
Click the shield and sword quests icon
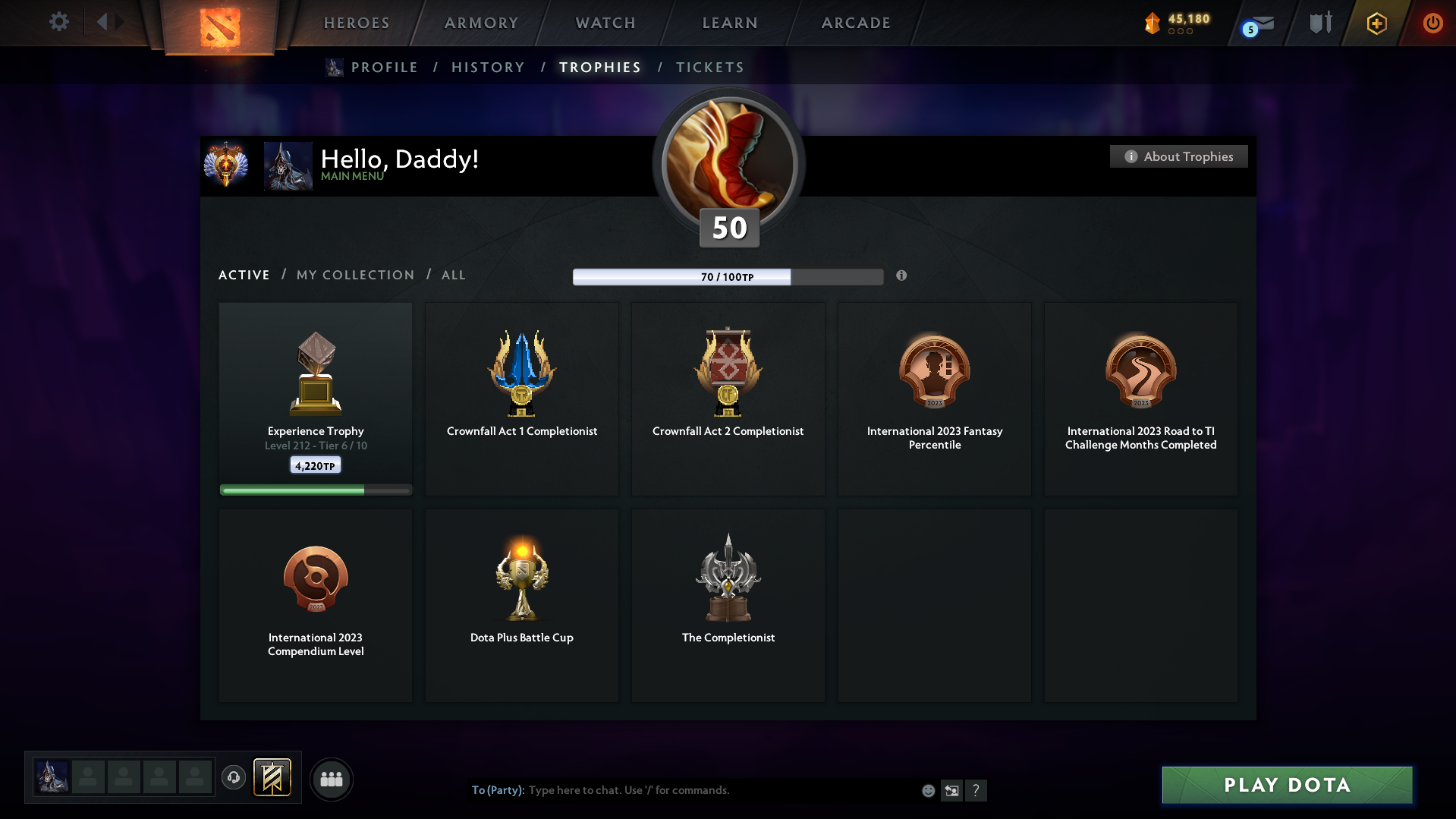pyautogui.click(x=1320, y=23)
